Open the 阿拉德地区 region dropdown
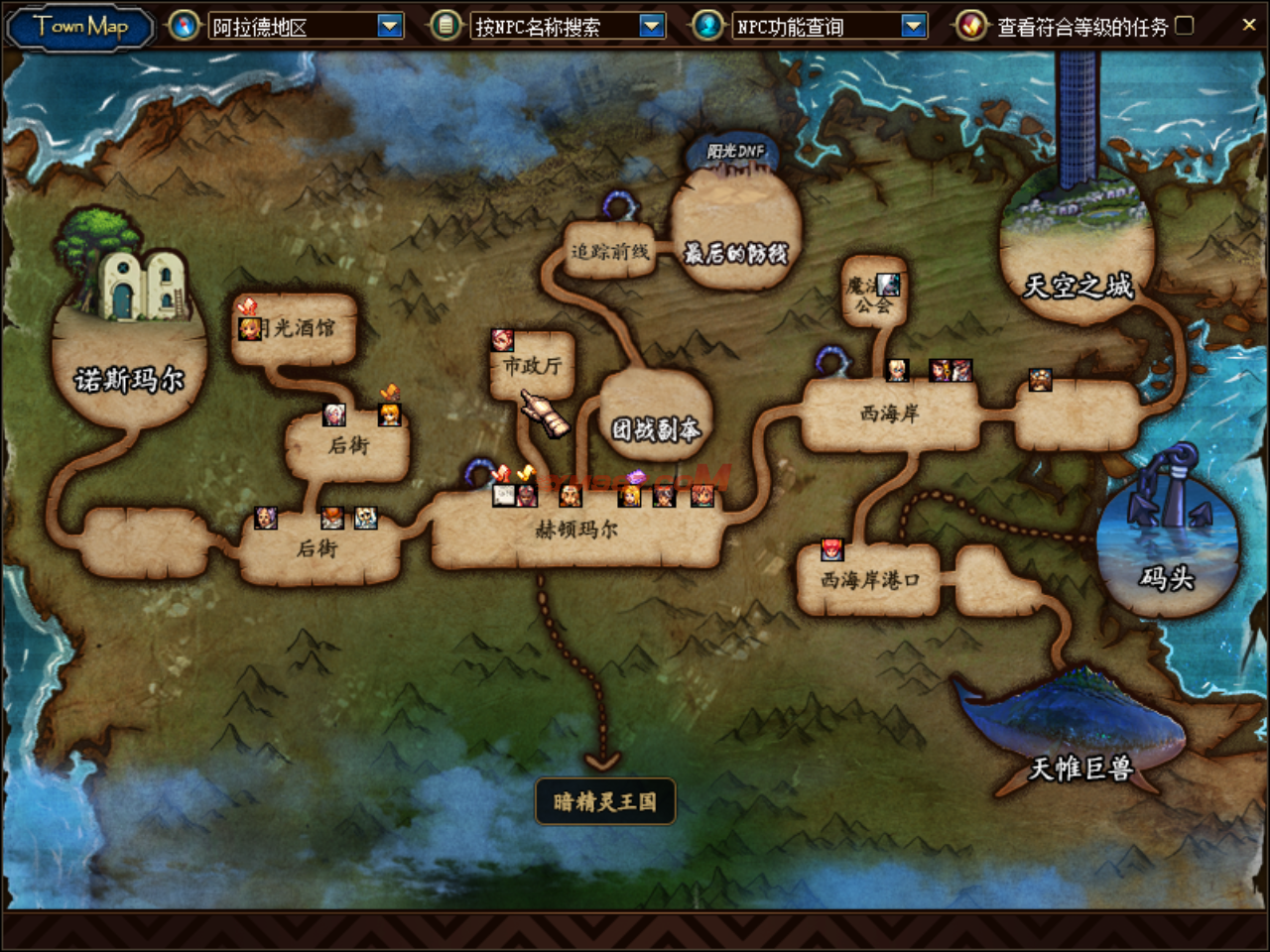Viewport: 1270px width, 952px height. coord(390,27)
